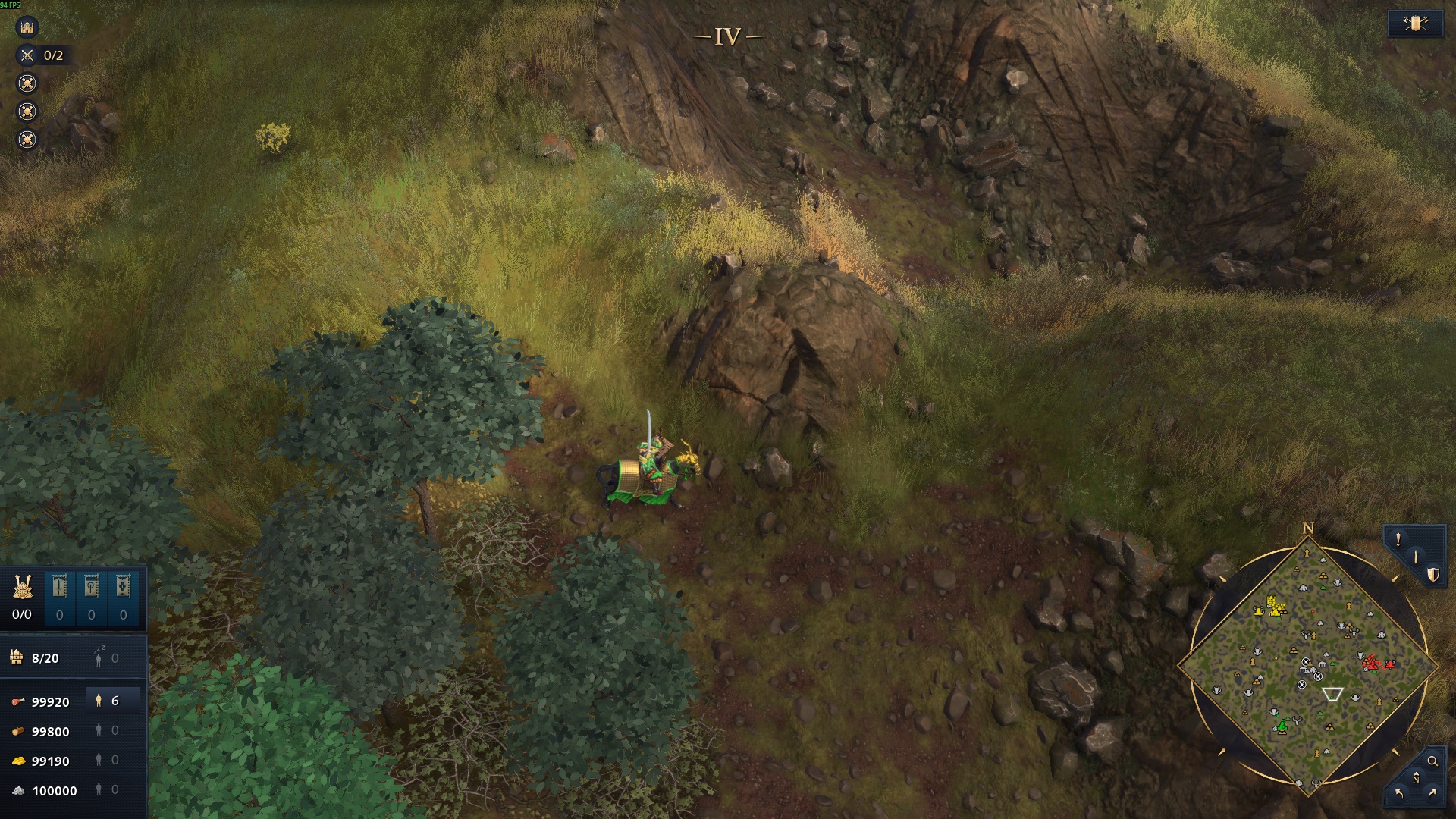1456x819 pixels.
Task: Open the crossed swords conquest objective
Action: click(x=27, y=55)
